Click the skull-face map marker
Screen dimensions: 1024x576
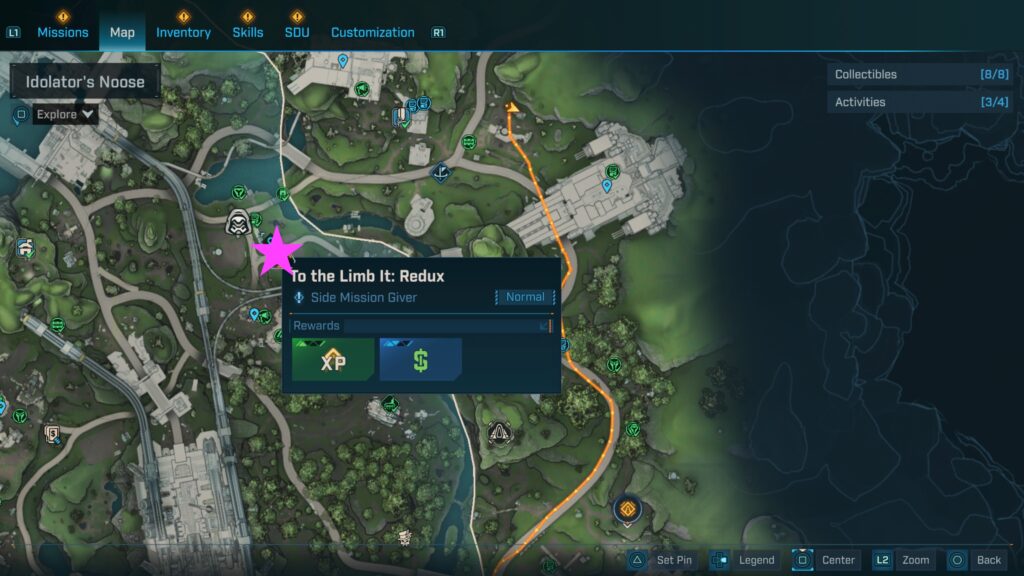point(238,222)
